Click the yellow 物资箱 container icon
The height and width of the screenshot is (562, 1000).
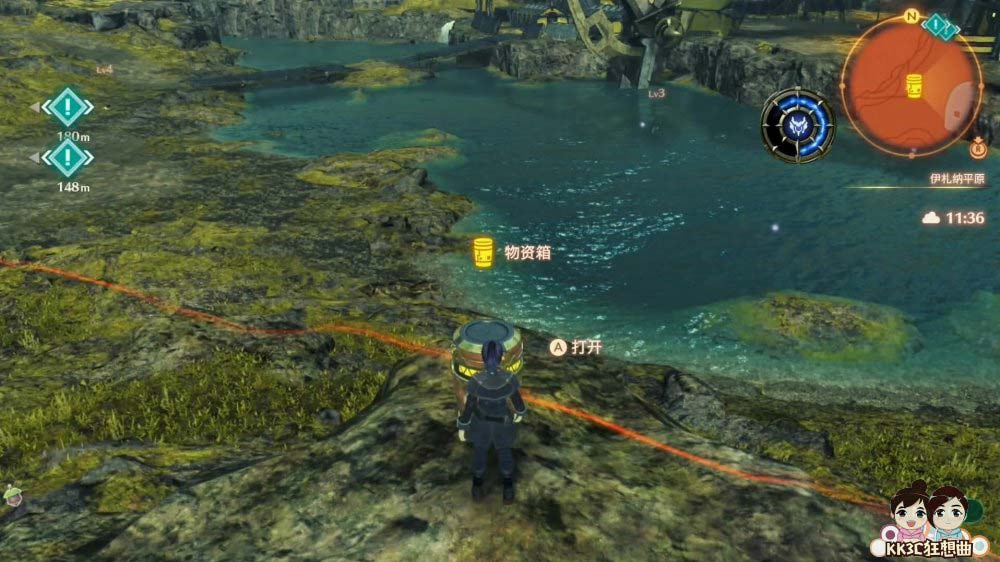pyautogui.click(x=483, y=253)
